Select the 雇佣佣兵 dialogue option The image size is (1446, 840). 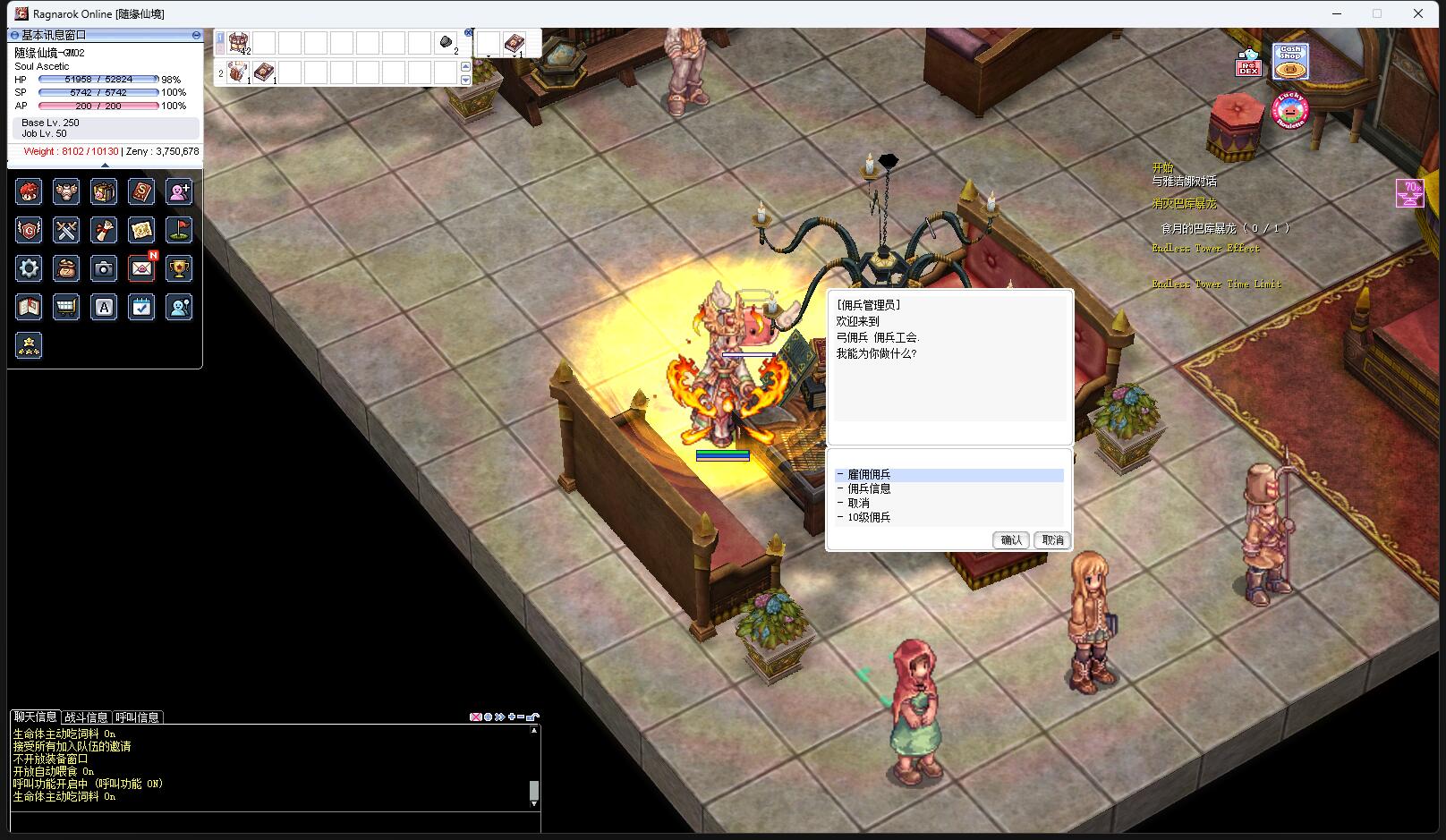click(x=869, y=475)
